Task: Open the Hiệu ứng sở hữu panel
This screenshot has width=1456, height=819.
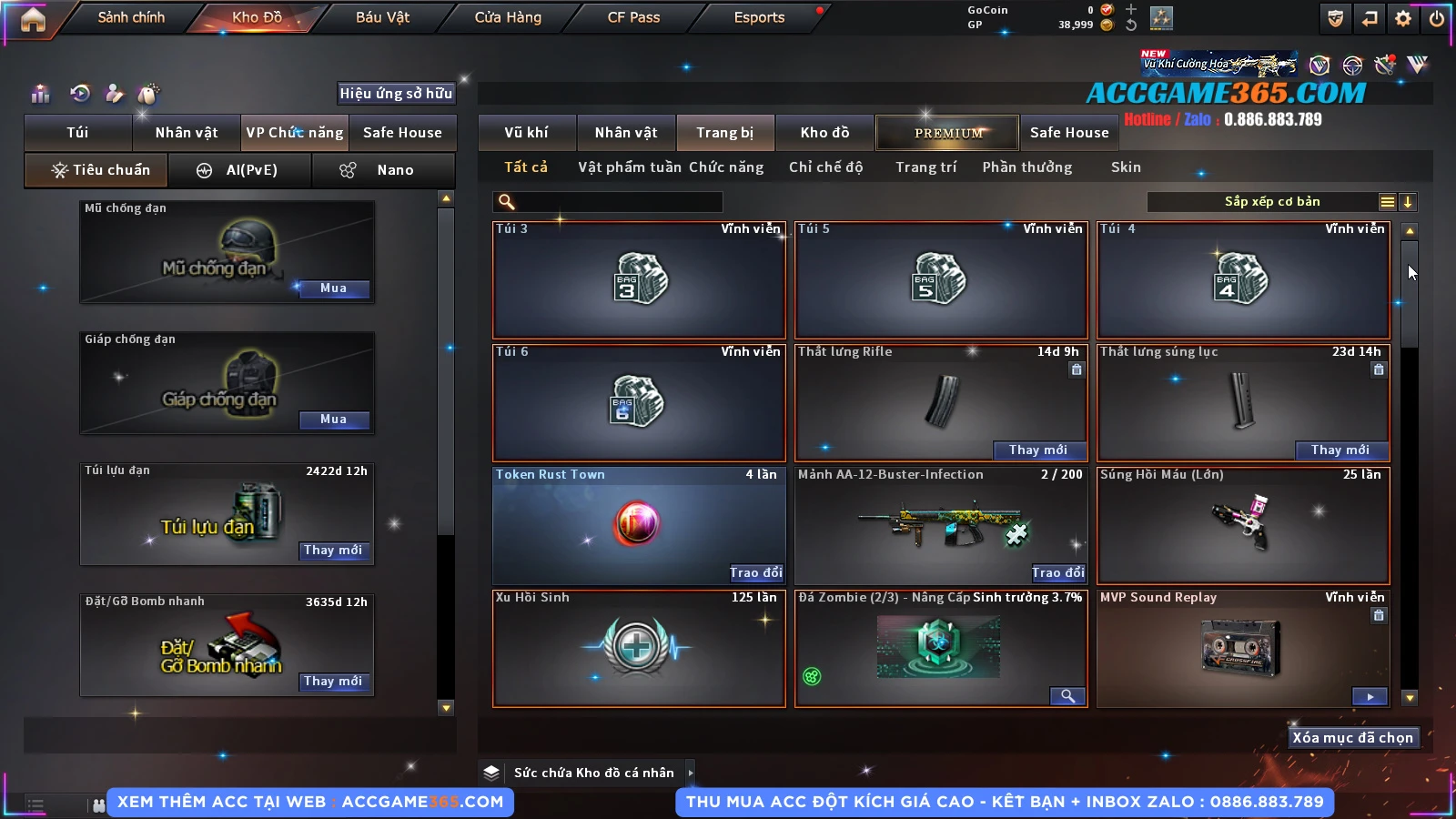Action: (x=396, y=93)
